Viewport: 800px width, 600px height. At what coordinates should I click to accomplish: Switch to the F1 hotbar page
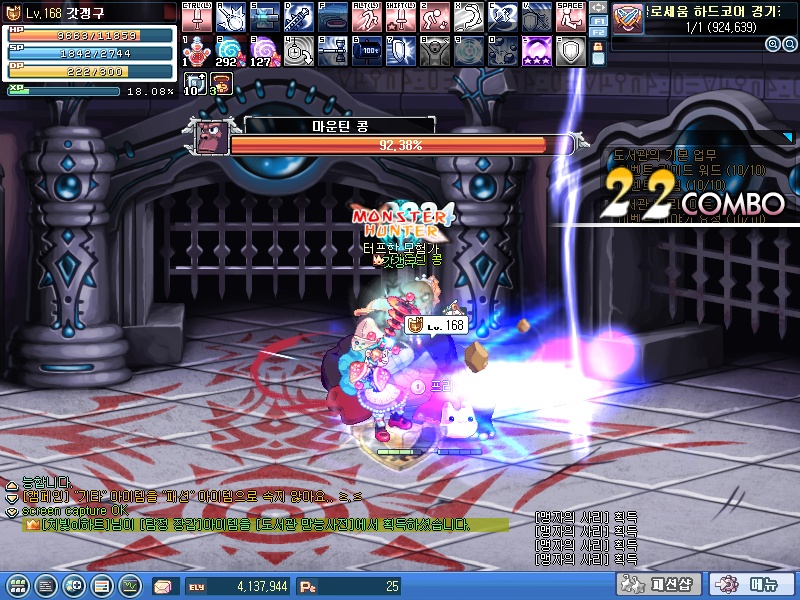coord(598,20)
